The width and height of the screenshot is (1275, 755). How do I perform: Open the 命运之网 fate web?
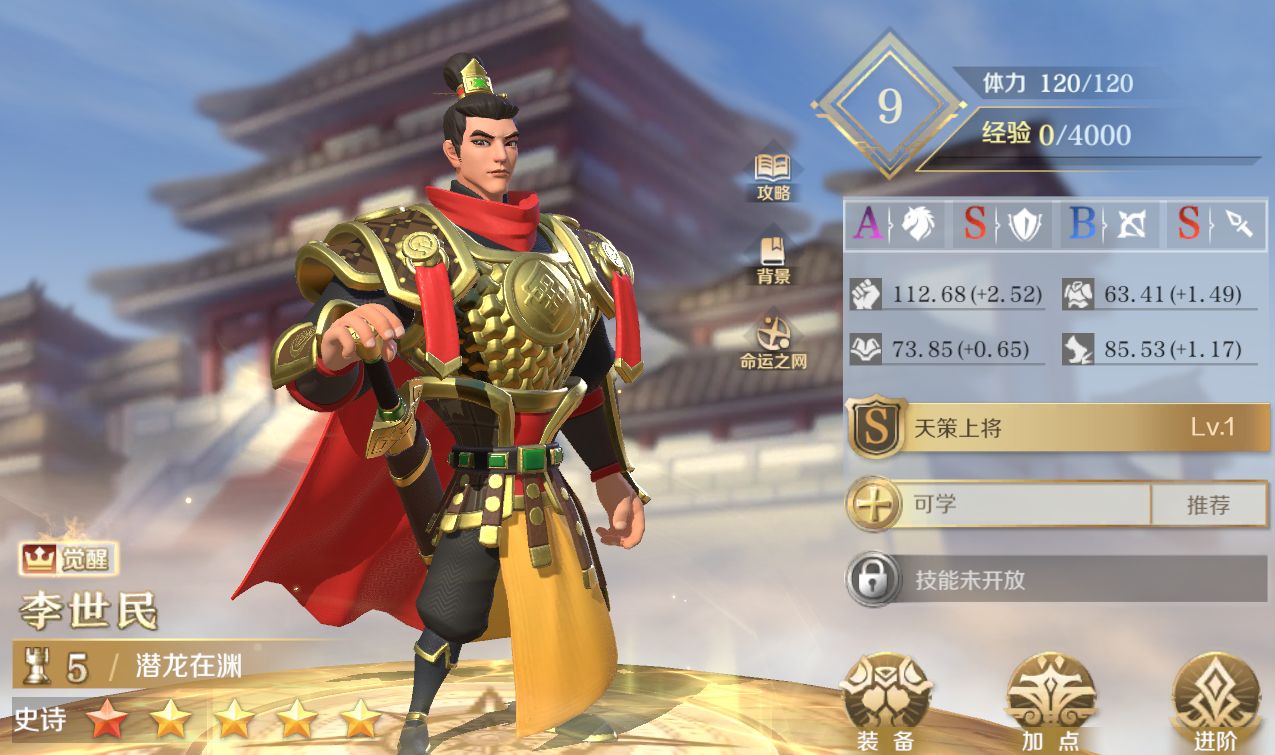(773, 342)
